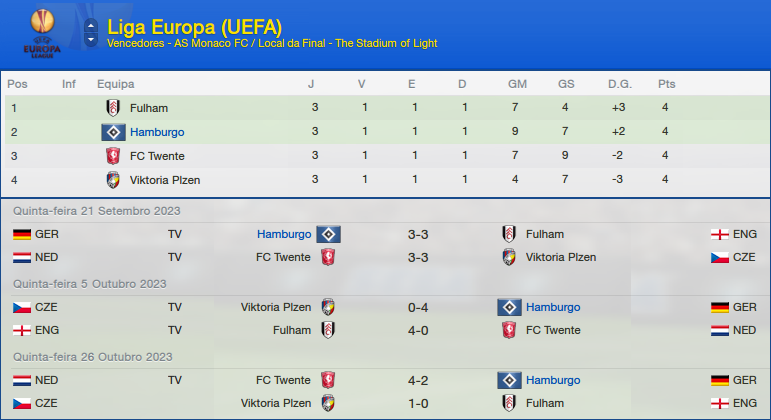Viewport: 771px width, 420px height.
Task: Open the 0-4 Viktoria Plzen vs Hamburgo result
Action: [x=418, y=307]
